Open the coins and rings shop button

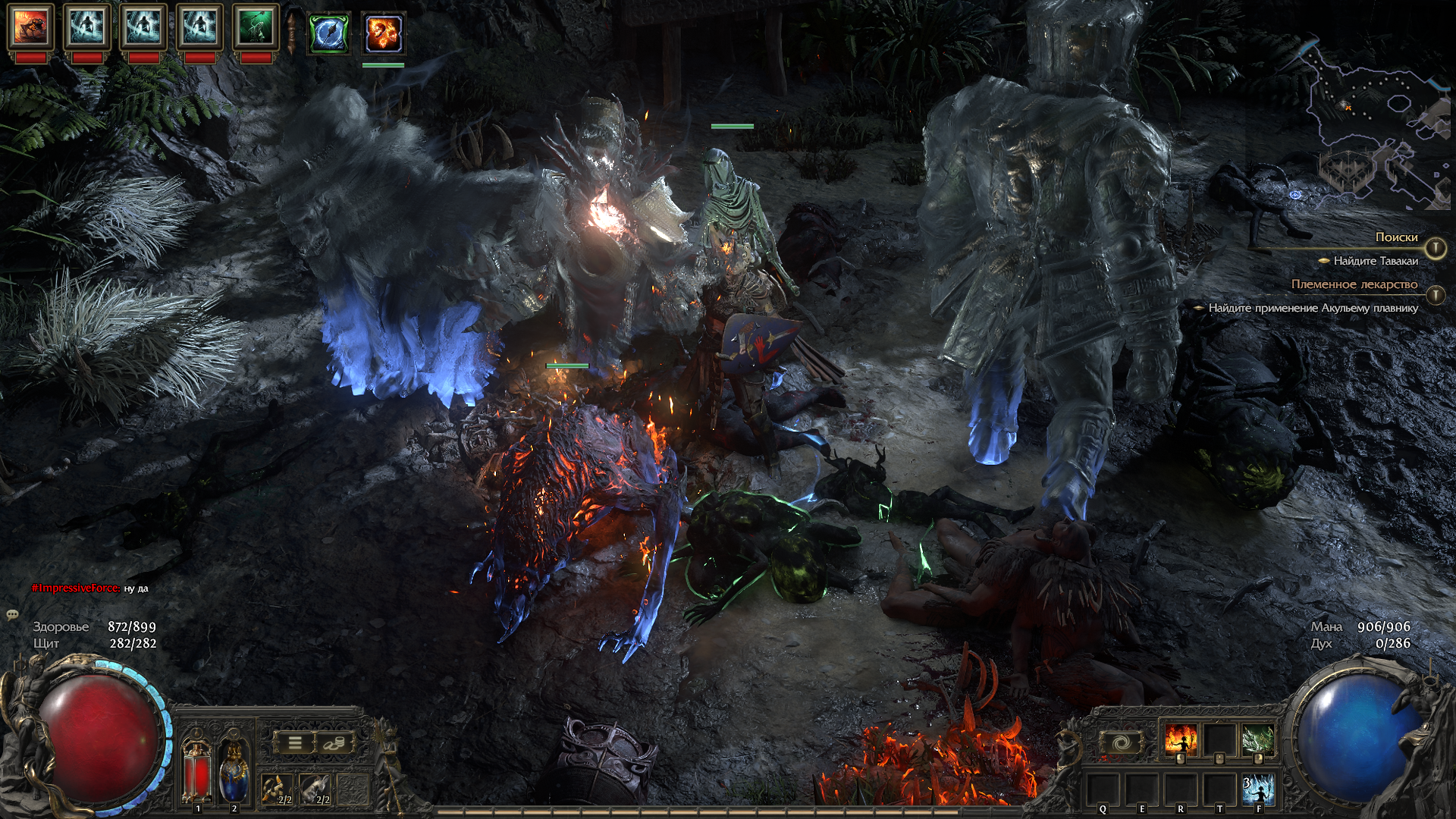[333, 742]
